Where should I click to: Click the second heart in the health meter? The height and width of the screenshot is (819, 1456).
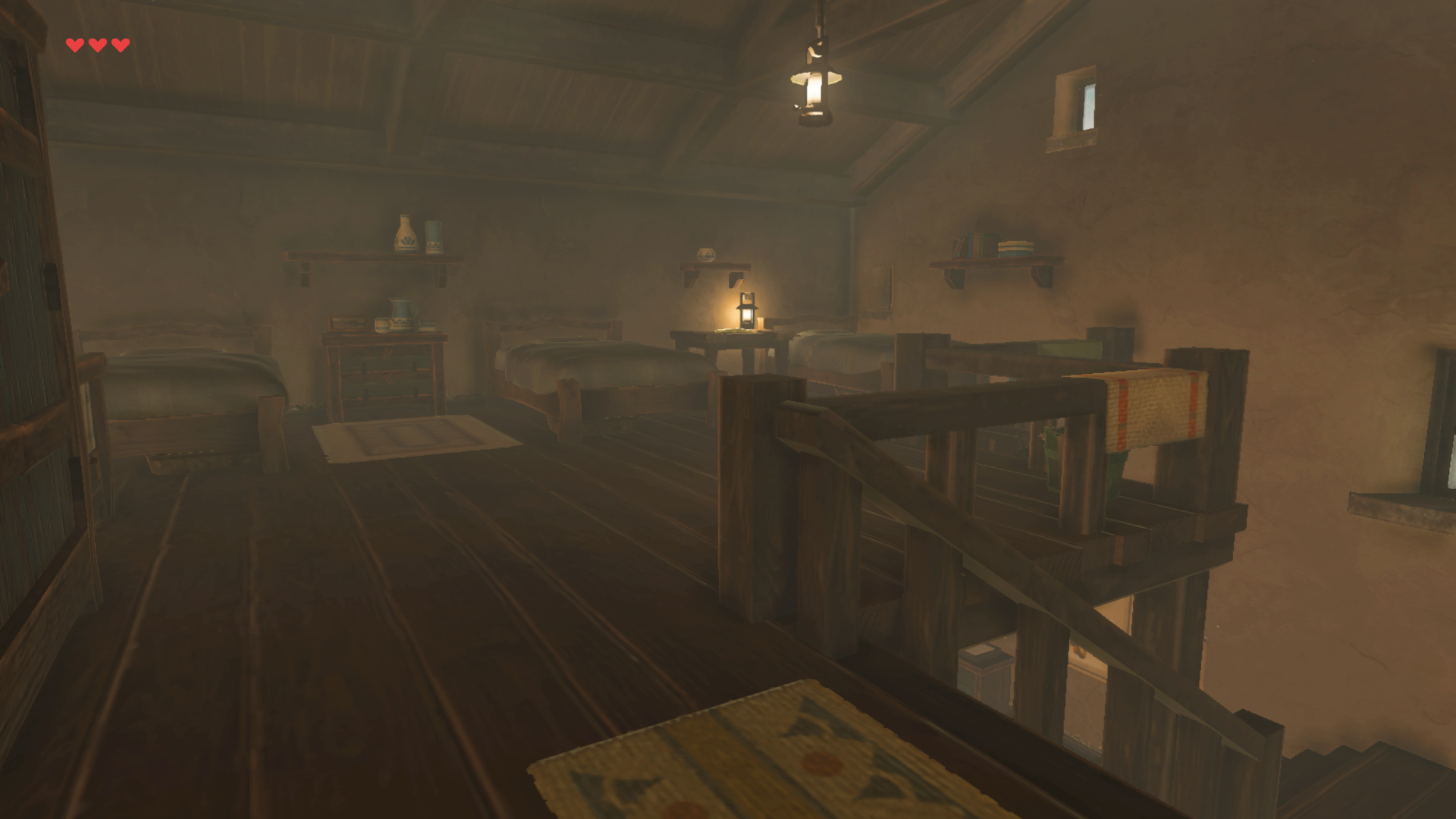(x=96, y=44)
